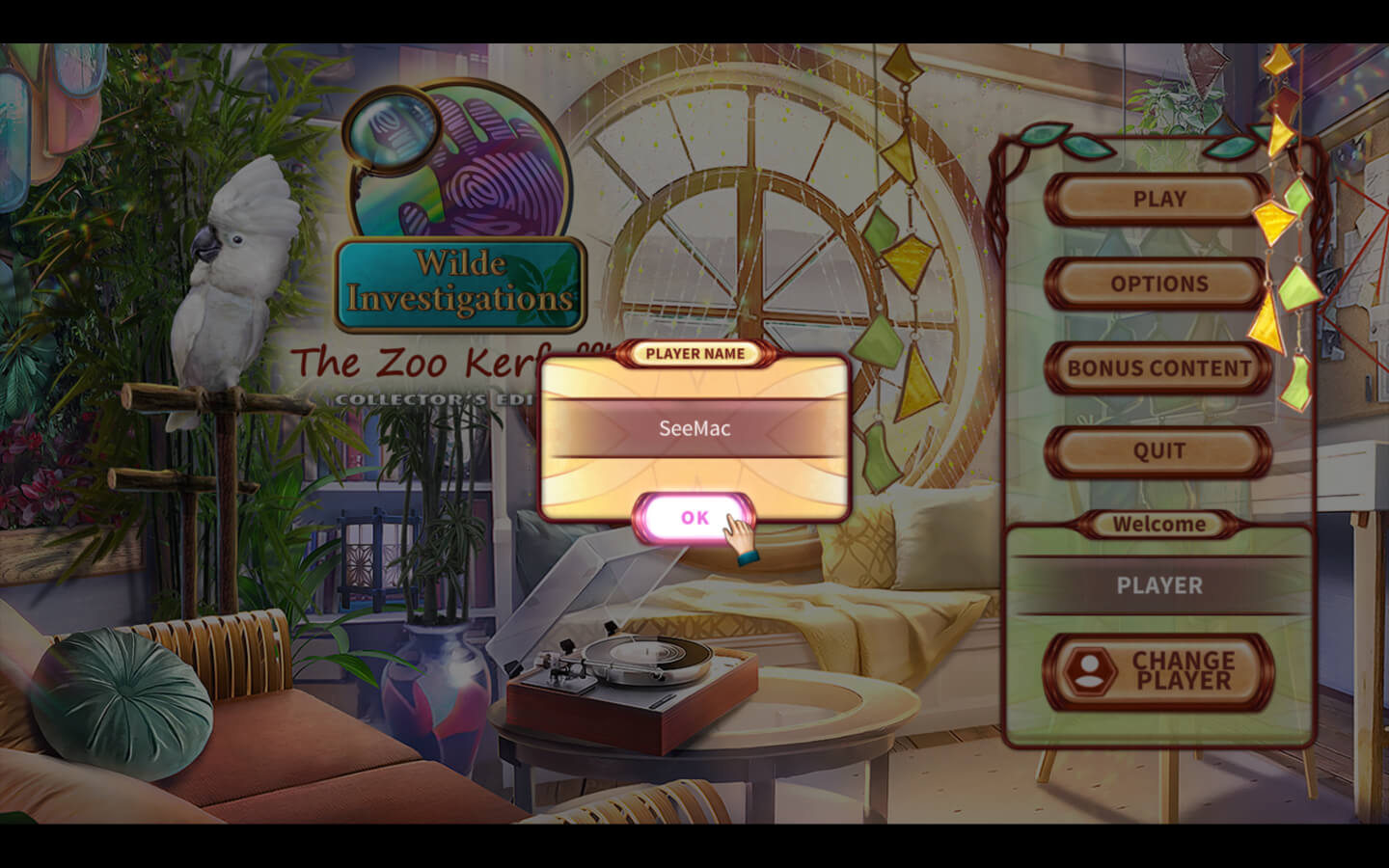Screen dimensions: 1389x868
Task: Open the Options menu
Action: [x=1158, y=284]
